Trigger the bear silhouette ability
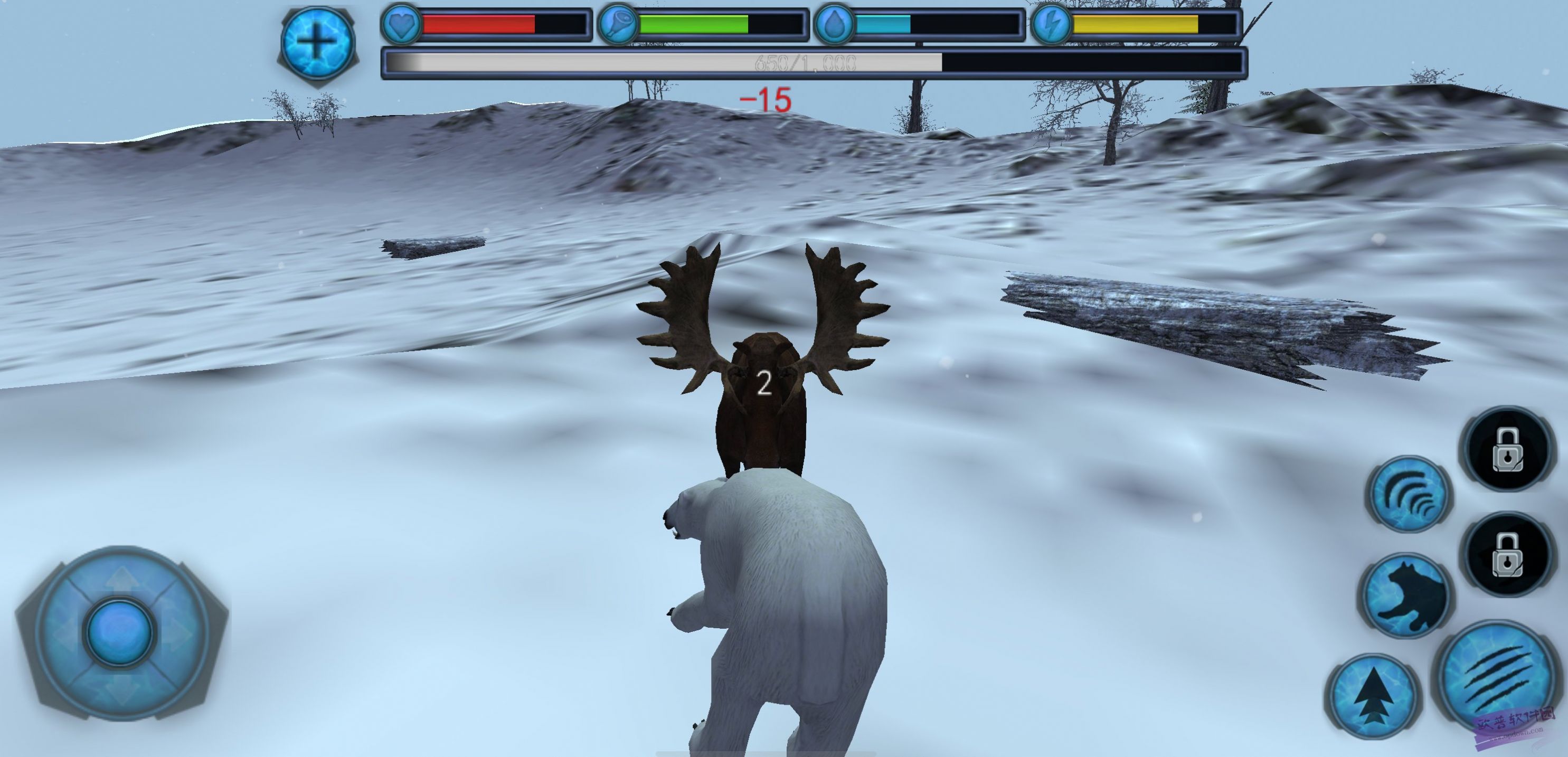 pyautogui.click(x=1406, y=595)
